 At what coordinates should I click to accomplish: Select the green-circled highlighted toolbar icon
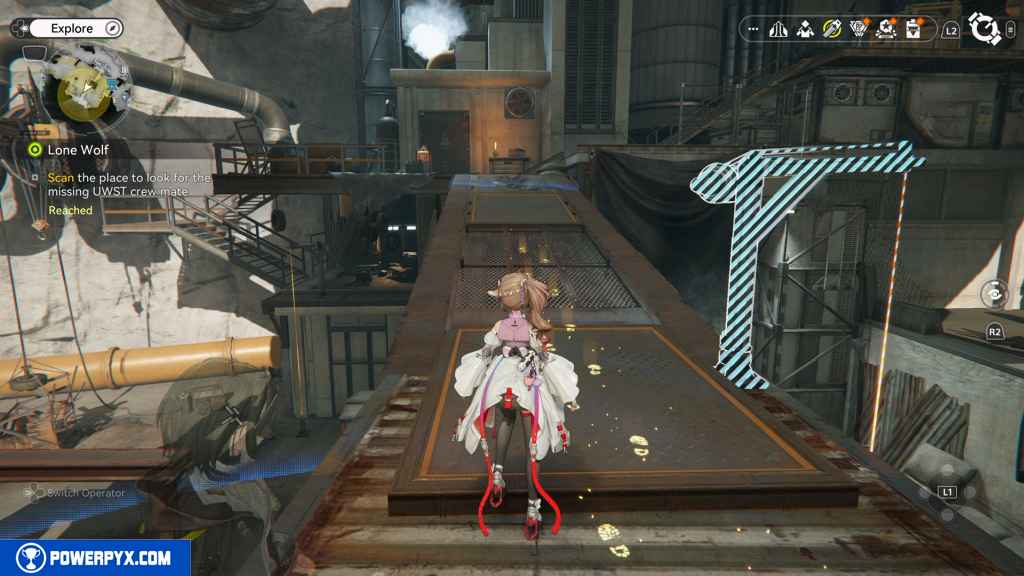(x=831, y=30)
